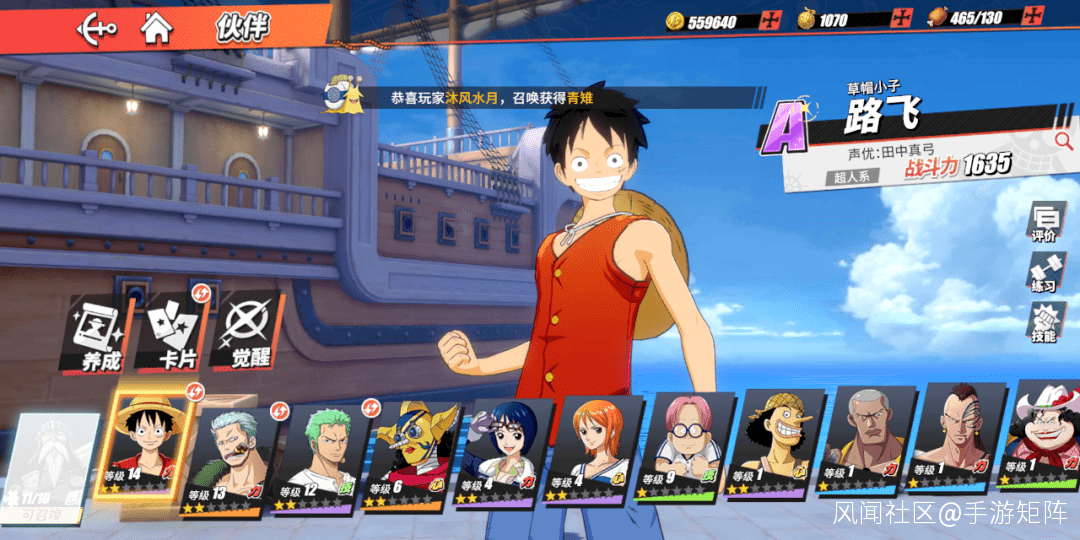Select Luffy's level 14 character card
1080x540 pixels.
coord(152,447)
